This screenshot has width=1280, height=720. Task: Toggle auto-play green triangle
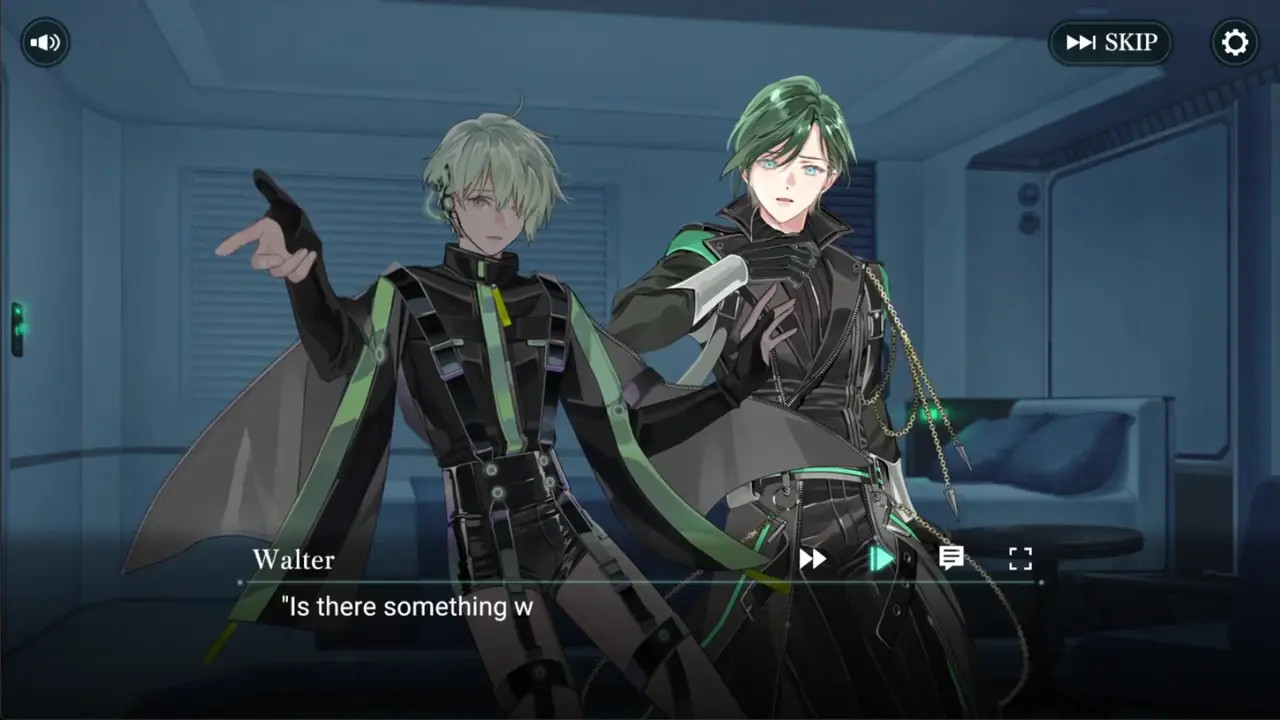(x=881, y=558)
